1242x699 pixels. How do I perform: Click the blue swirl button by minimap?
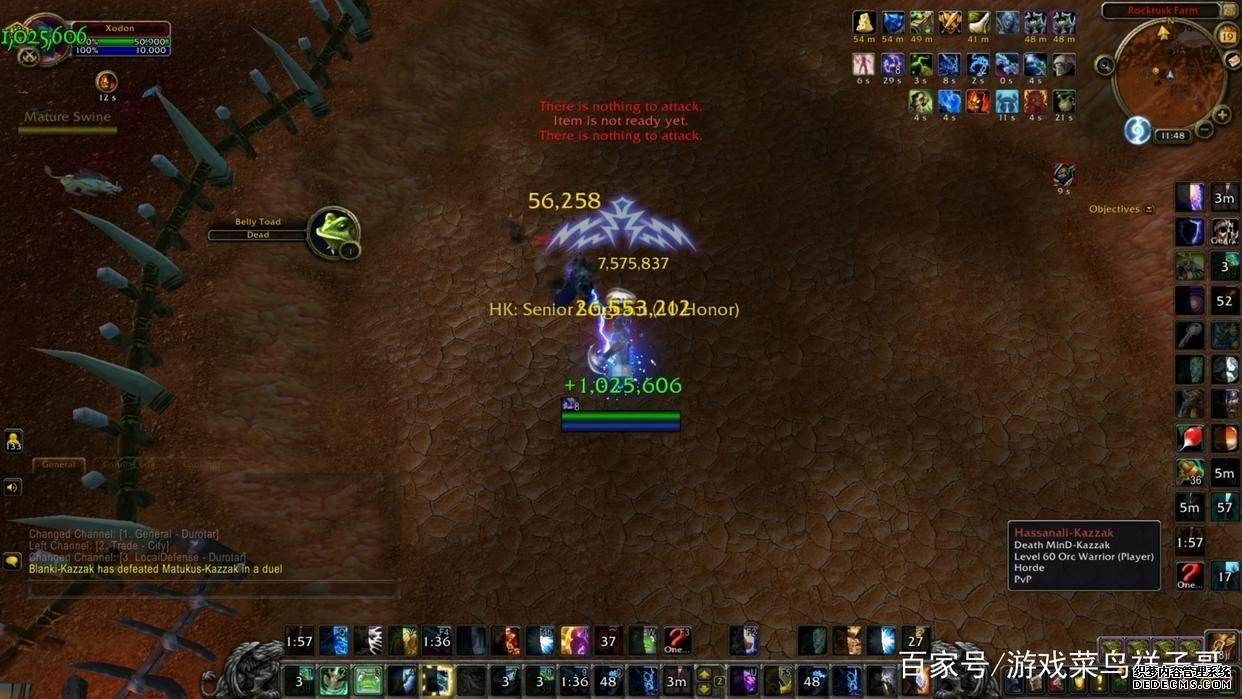point(1137,130)
